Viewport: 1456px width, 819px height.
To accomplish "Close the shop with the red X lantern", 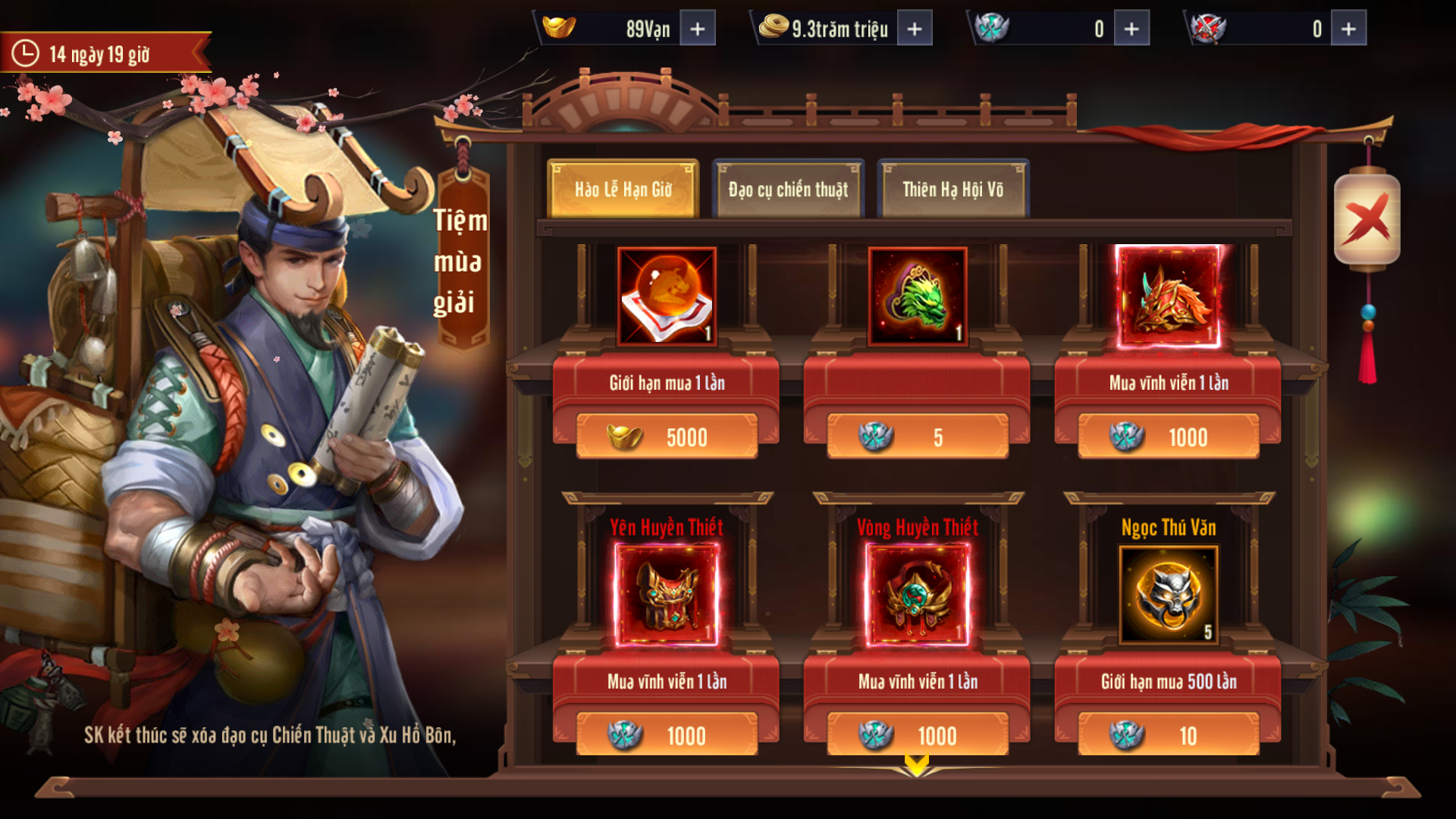I will 1367,220.
